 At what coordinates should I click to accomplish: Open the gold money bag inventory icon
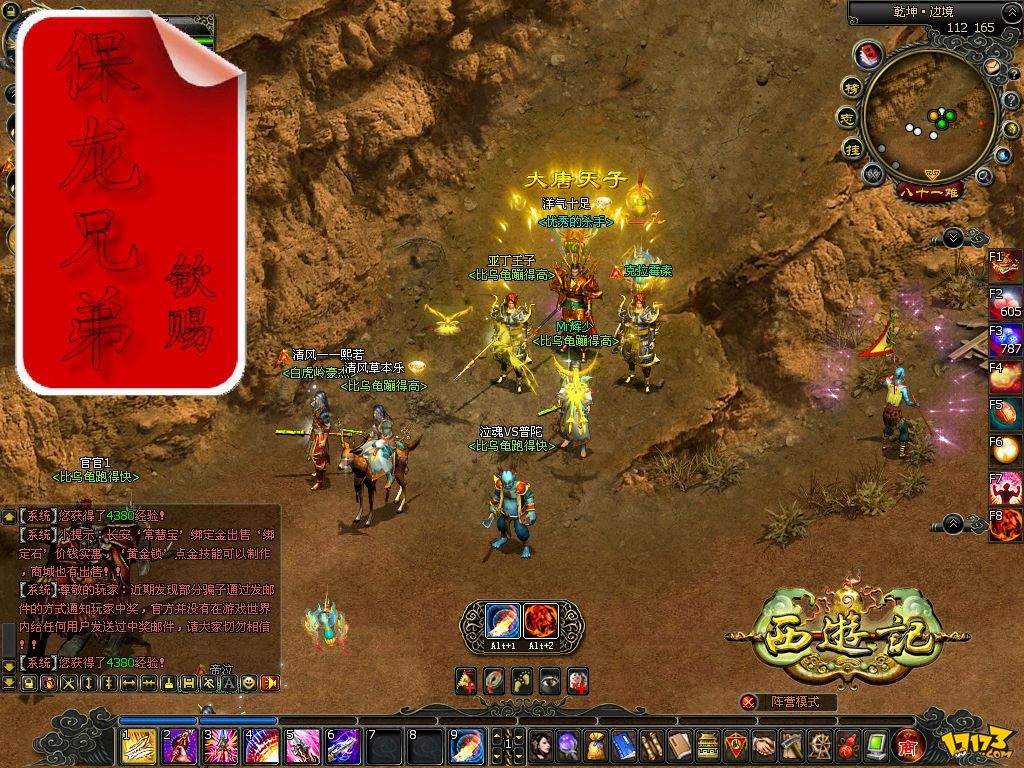coord(595,745)
